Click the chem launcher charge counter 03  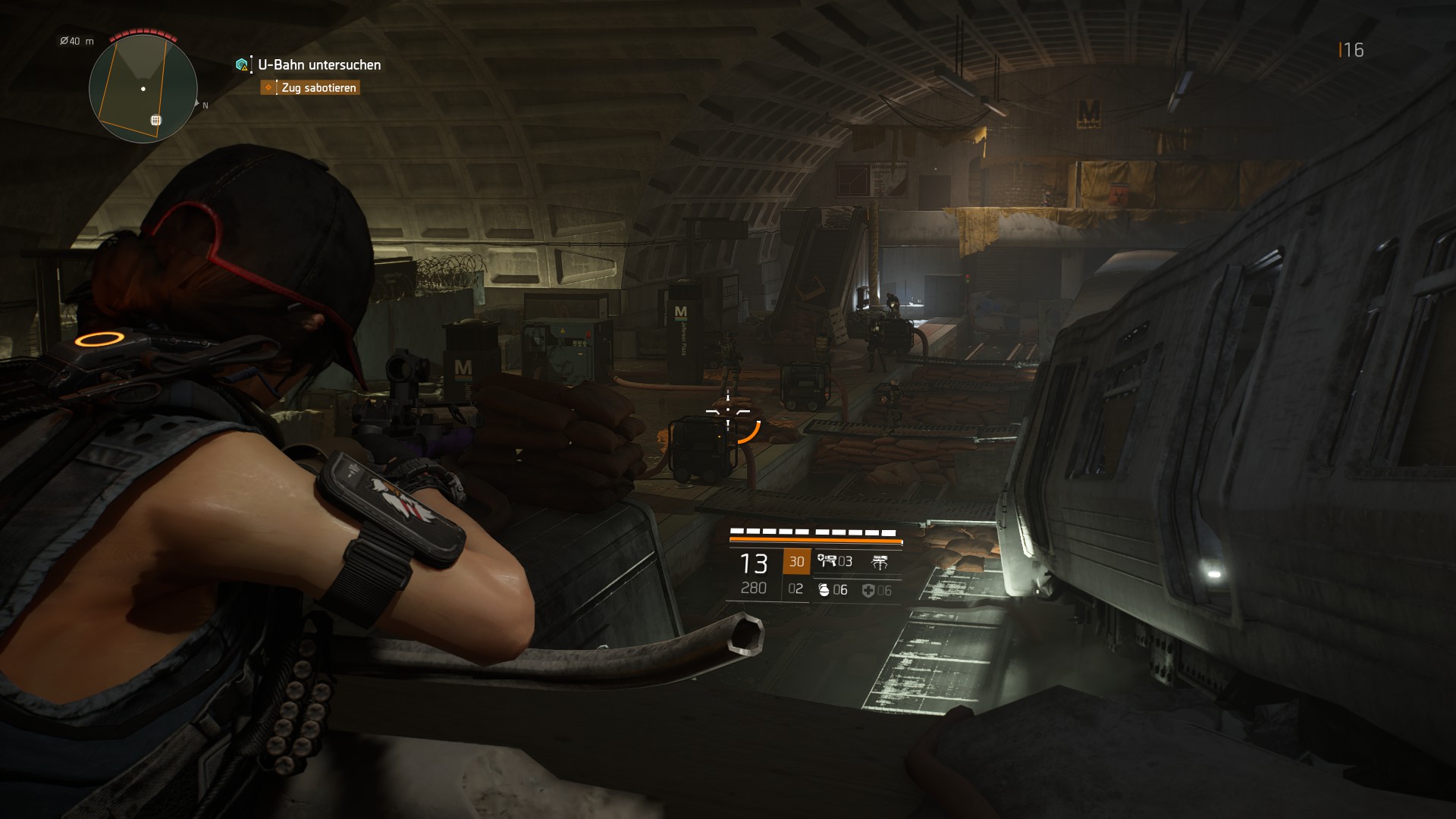tap(845, 561)
